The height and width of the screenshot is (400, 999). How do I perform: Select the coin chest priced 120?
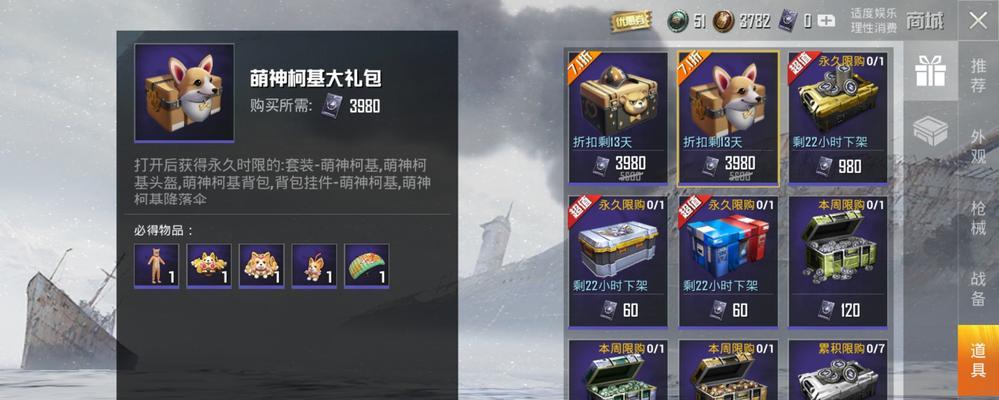coord(837,260)
